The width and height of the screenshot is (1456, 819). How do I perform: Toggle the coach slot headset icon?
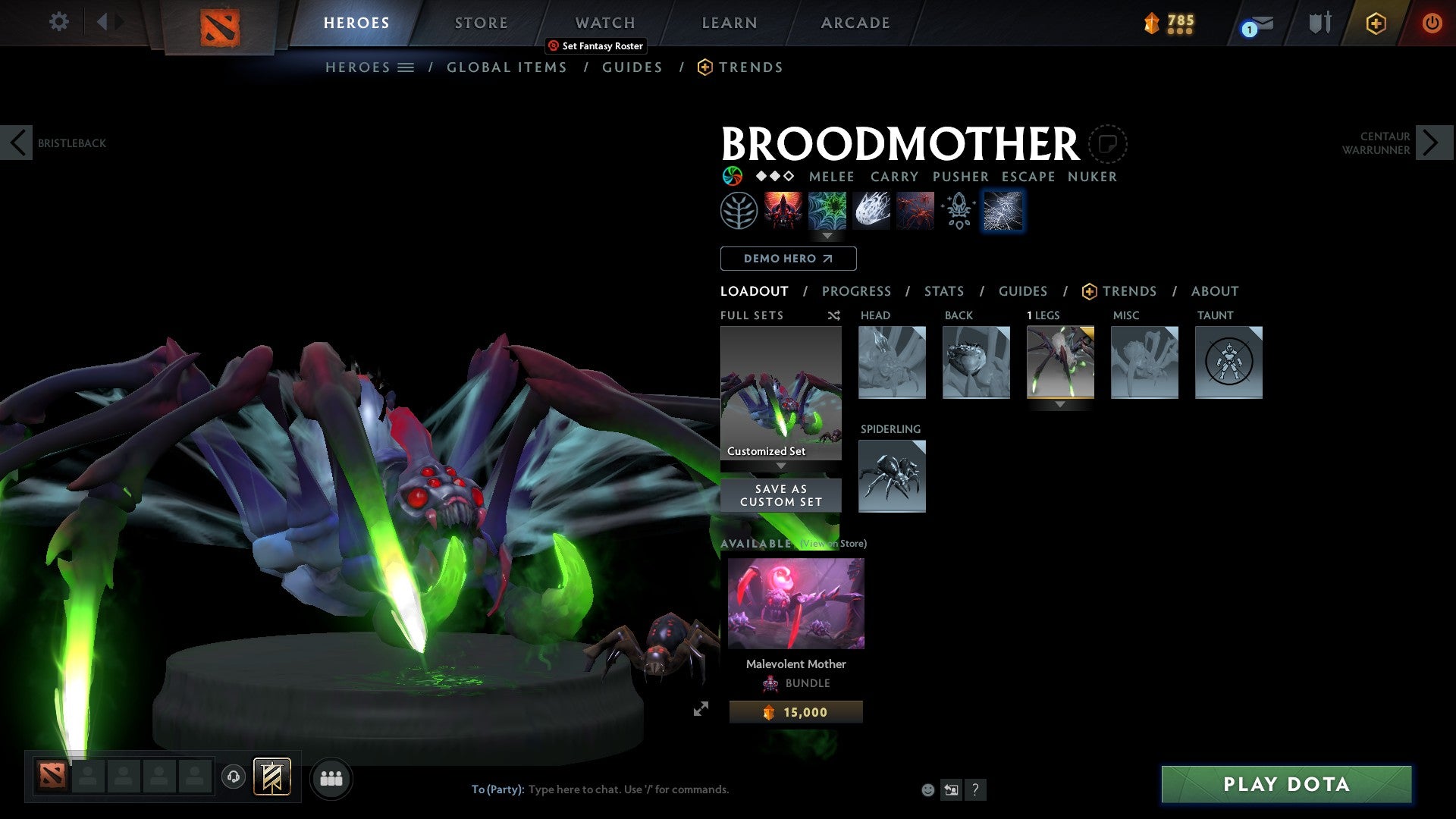tap(234, 778)
